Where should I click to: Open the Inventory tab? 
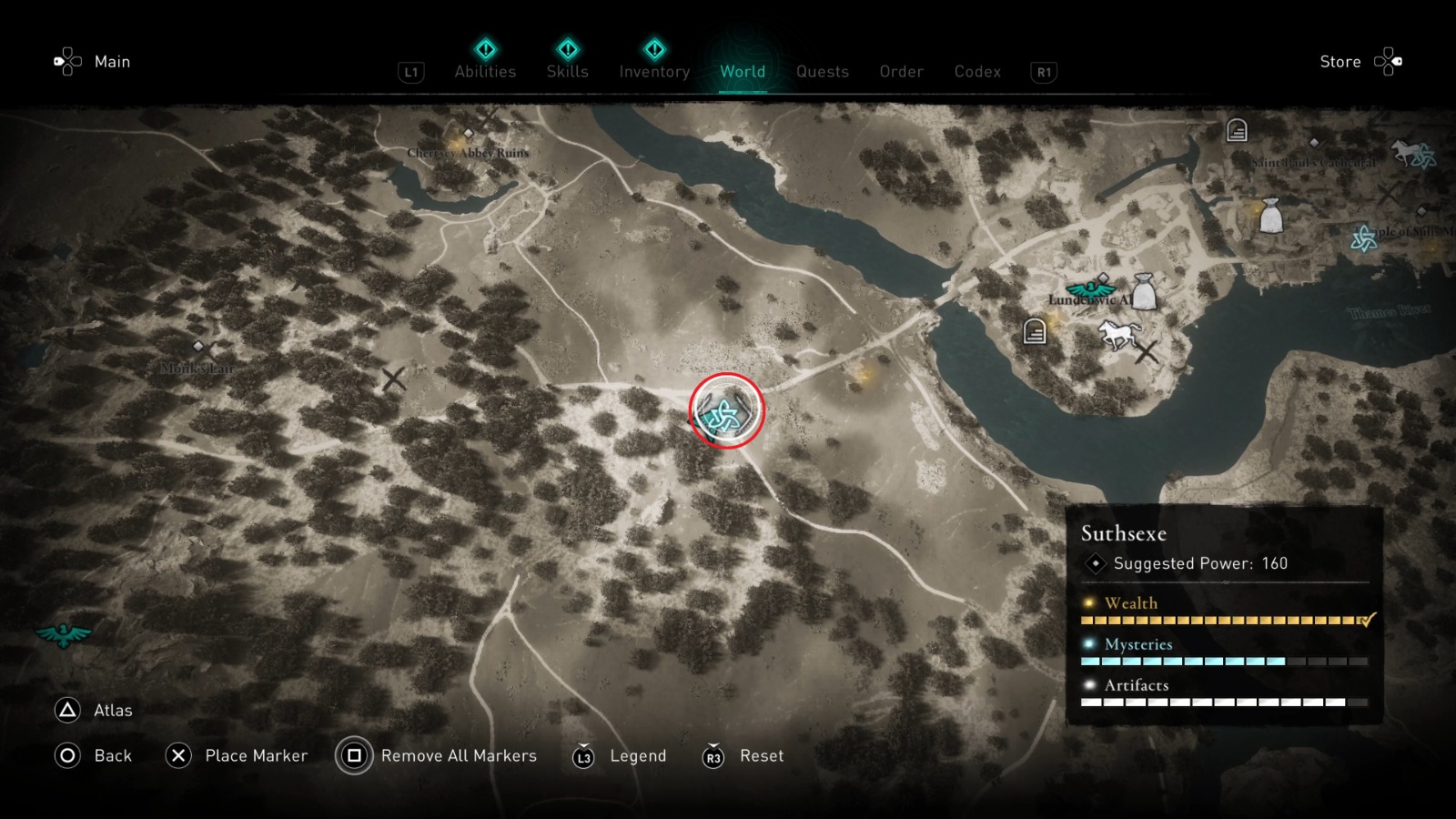(x=653, y=72)
